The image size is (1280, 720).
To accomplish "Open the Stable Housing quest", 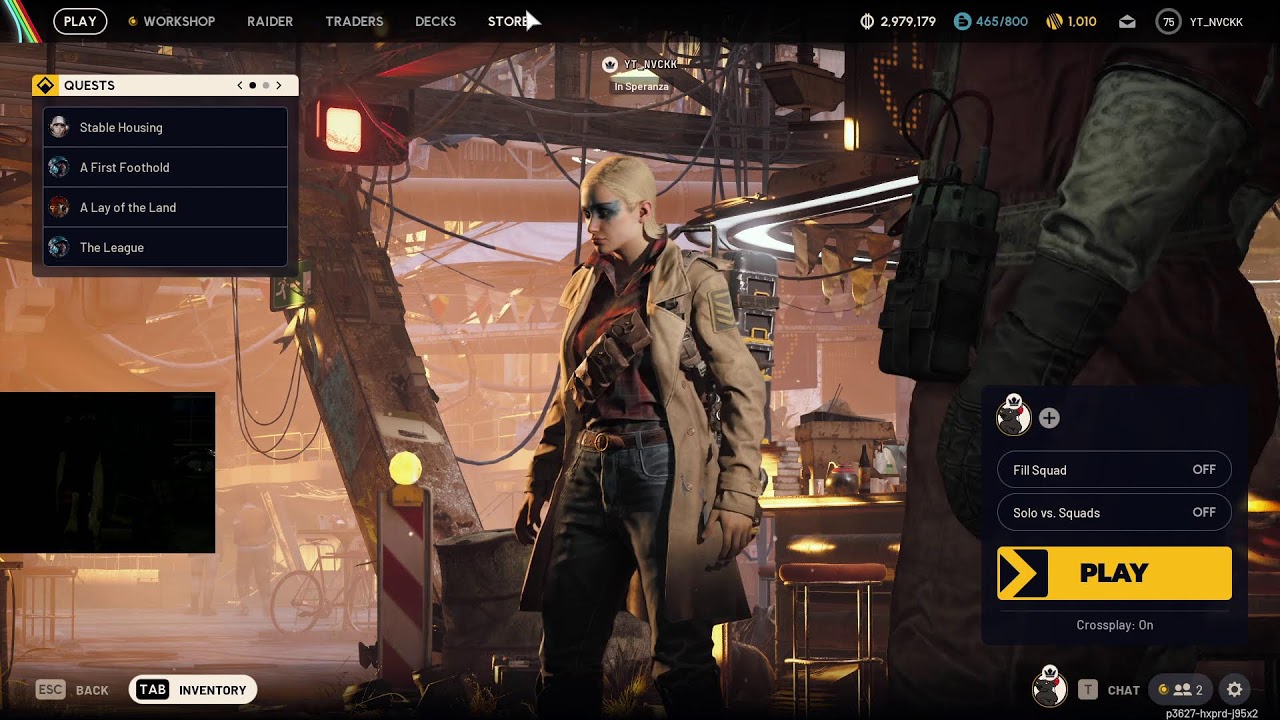I will tap(165, 127).
